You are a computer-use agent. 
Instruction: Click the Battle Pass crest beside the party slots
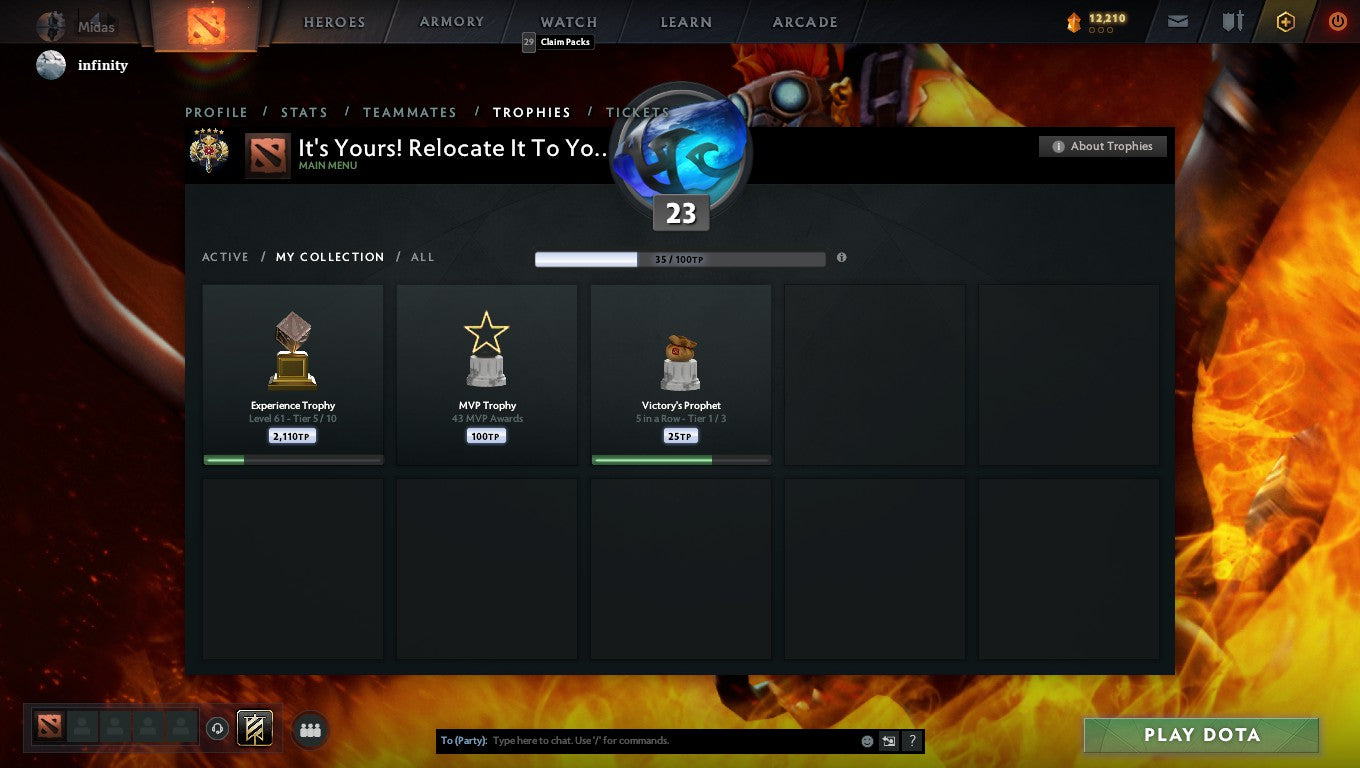[254, 728]
